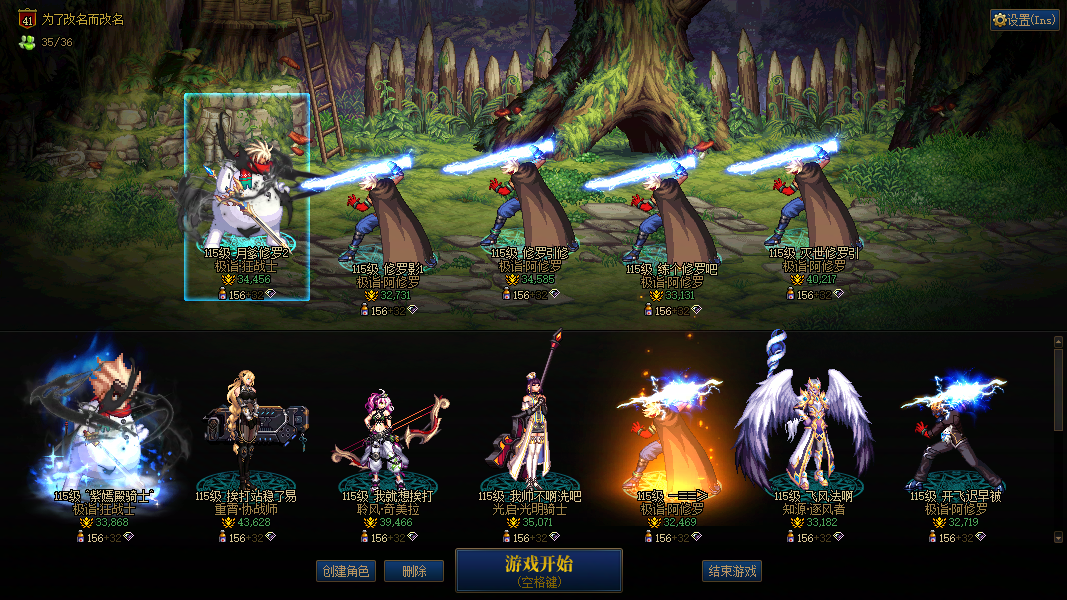This screenshot has width=1067, height=600.
Task: Click the 删除 delete character button
Action: coord(413,571)
